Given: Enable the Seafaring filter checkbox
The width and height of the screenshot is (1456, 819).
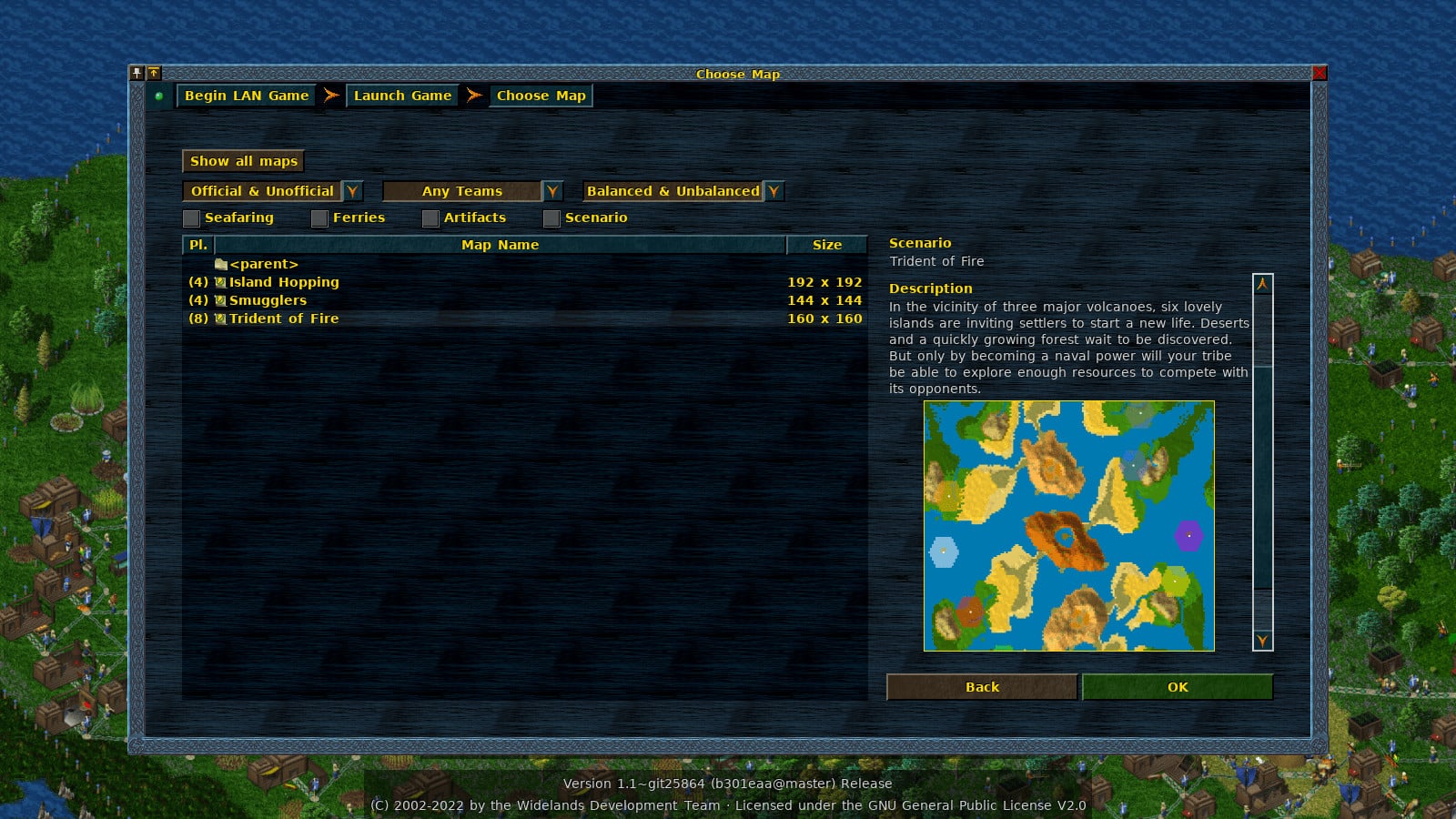Looking at the screenshot, I should pos(192,217).
